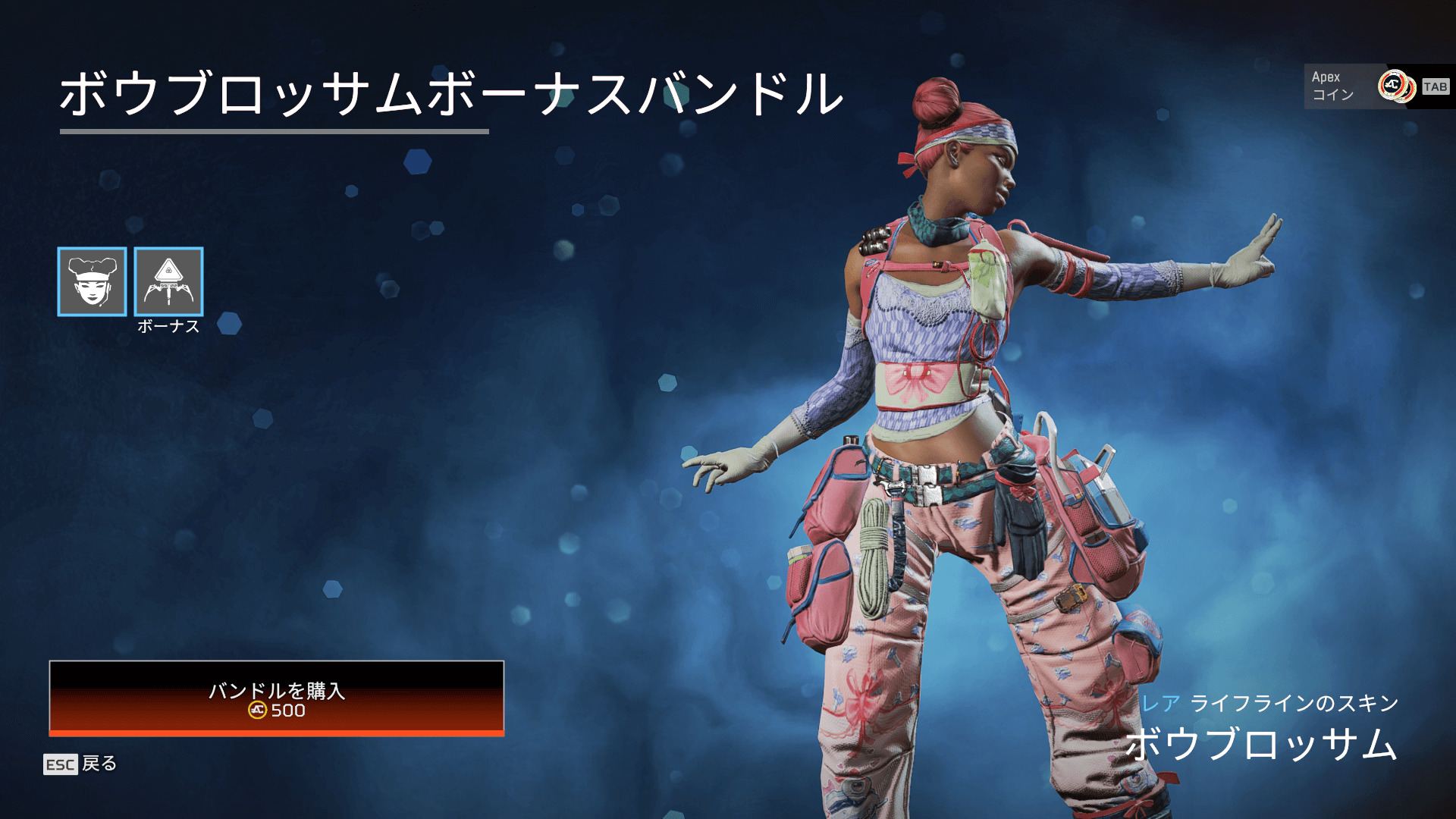Purchase the bundle for 500 Apex Coins

point(276,698)
